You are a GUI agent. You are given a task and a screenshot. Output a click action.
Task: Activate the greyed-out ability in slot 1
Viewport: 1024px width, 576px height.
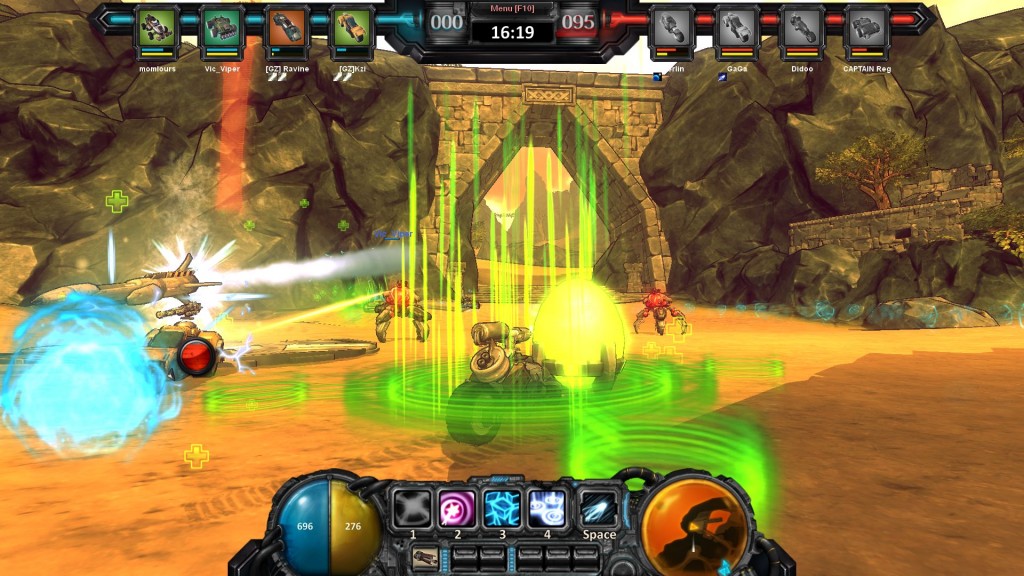pyautogui.click(x=411, y=508)
